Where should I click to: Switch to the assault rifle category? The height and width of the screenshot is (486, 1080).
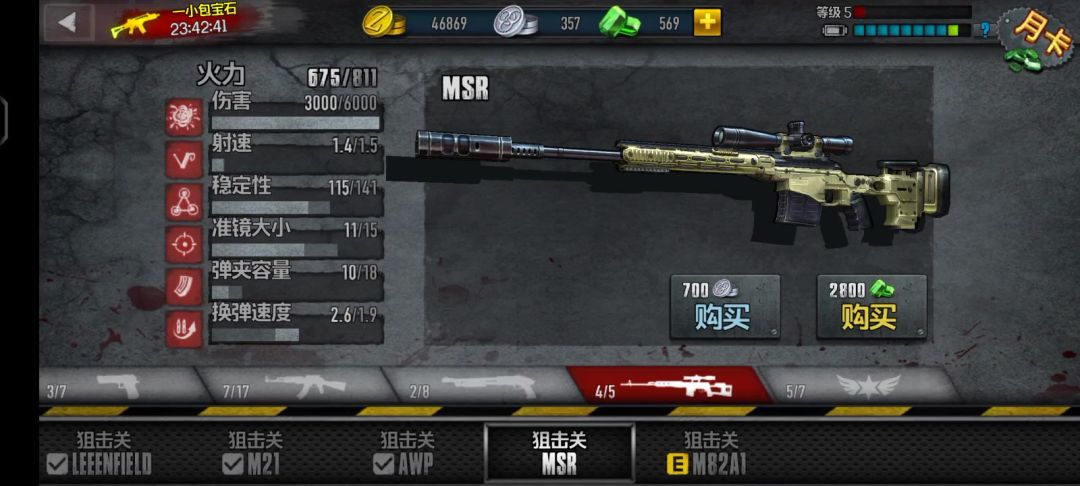pyautogui.click(x=290, y=386)
